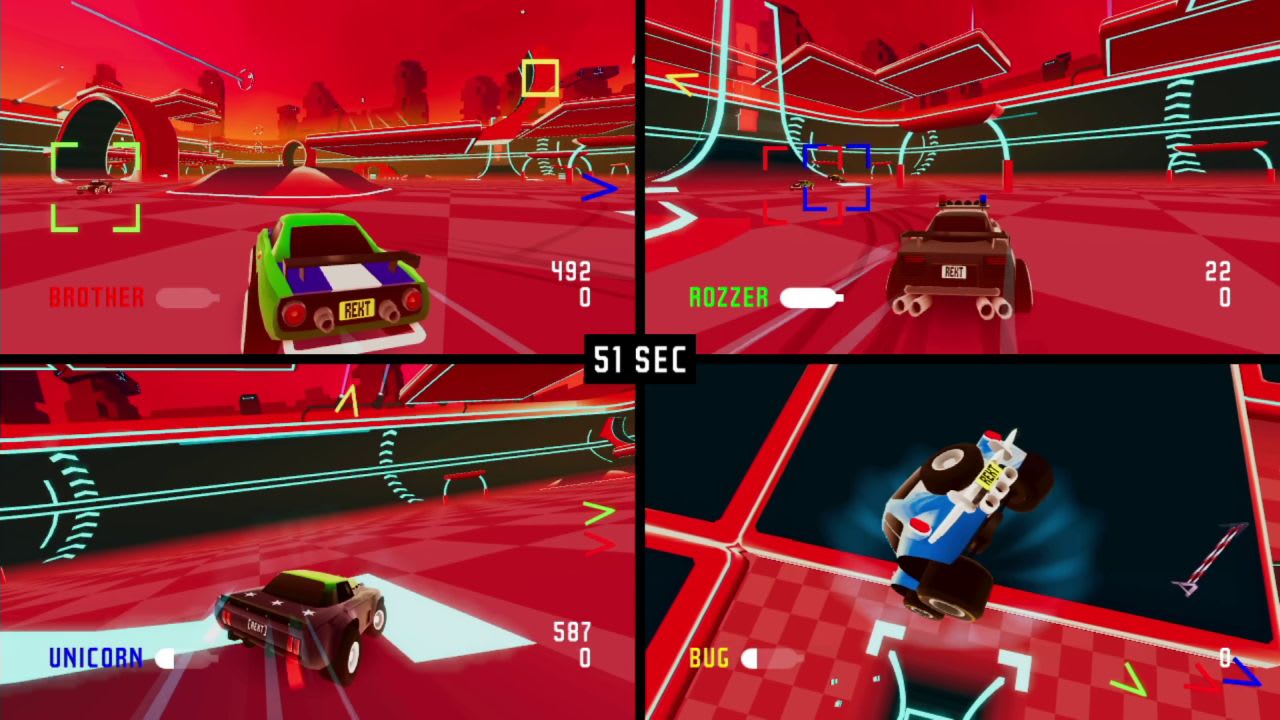Toggle BROTHER's boost pill indicator
This screenshot has width=1280, height=720.
pyautogui.click(x=185, y=296)
